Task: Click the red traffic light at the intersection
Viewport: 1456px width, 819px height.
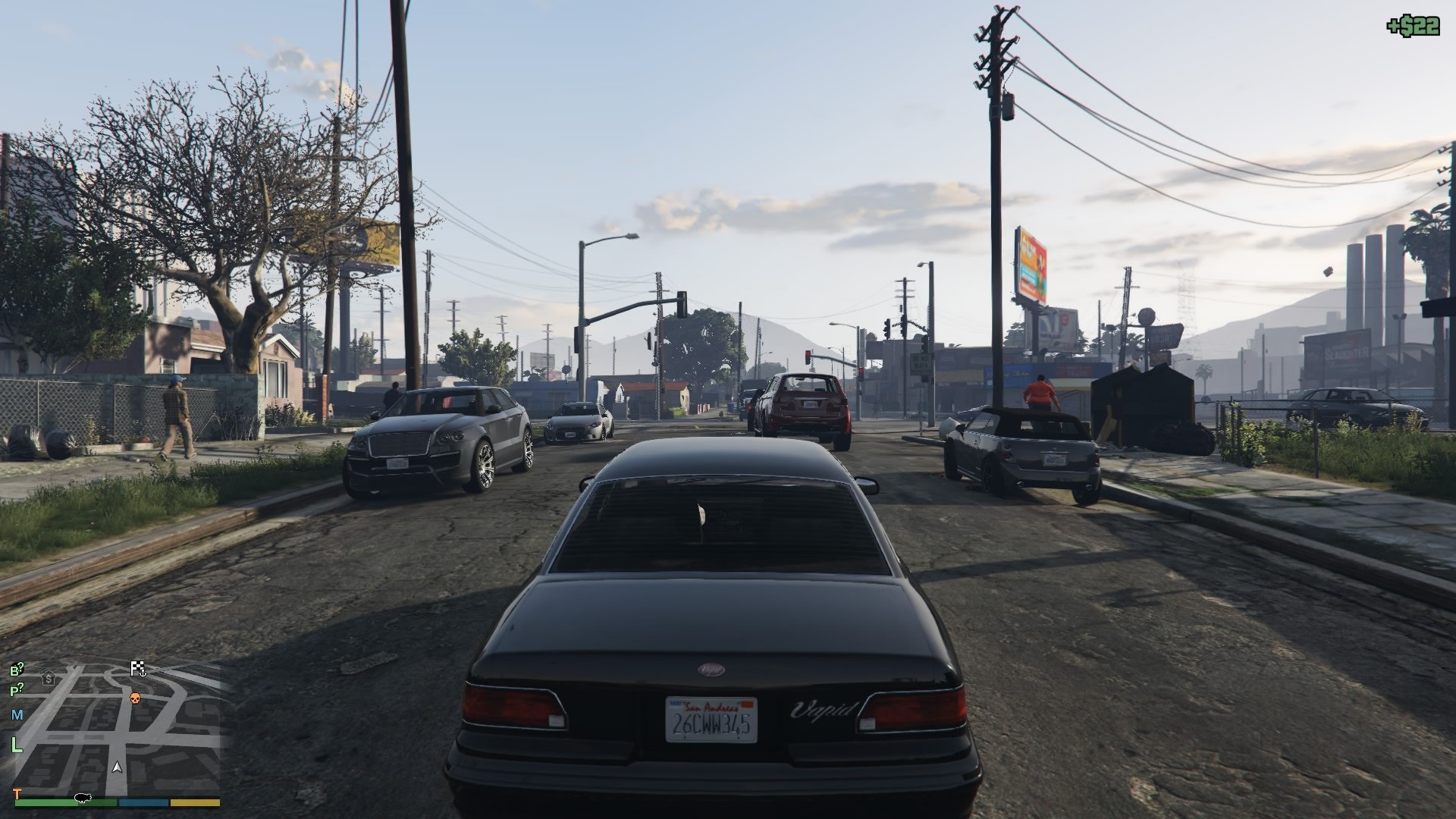Action: point(809,353)
